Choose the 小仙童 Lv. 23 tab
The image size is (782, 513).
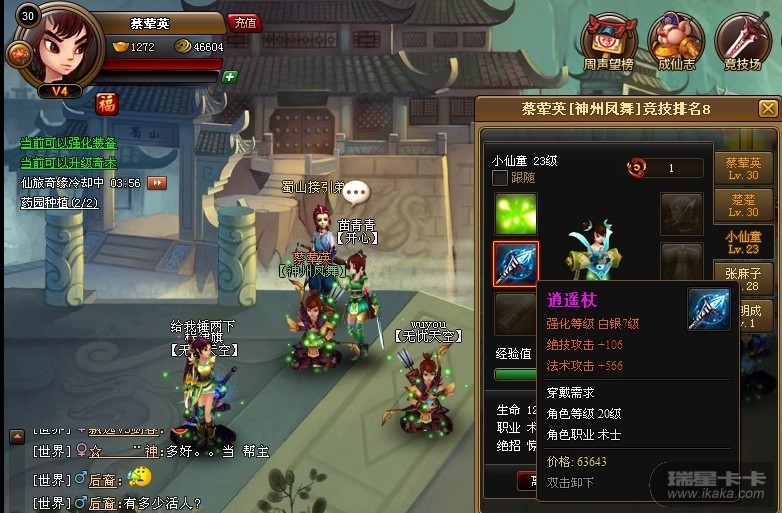coord(743,243)
